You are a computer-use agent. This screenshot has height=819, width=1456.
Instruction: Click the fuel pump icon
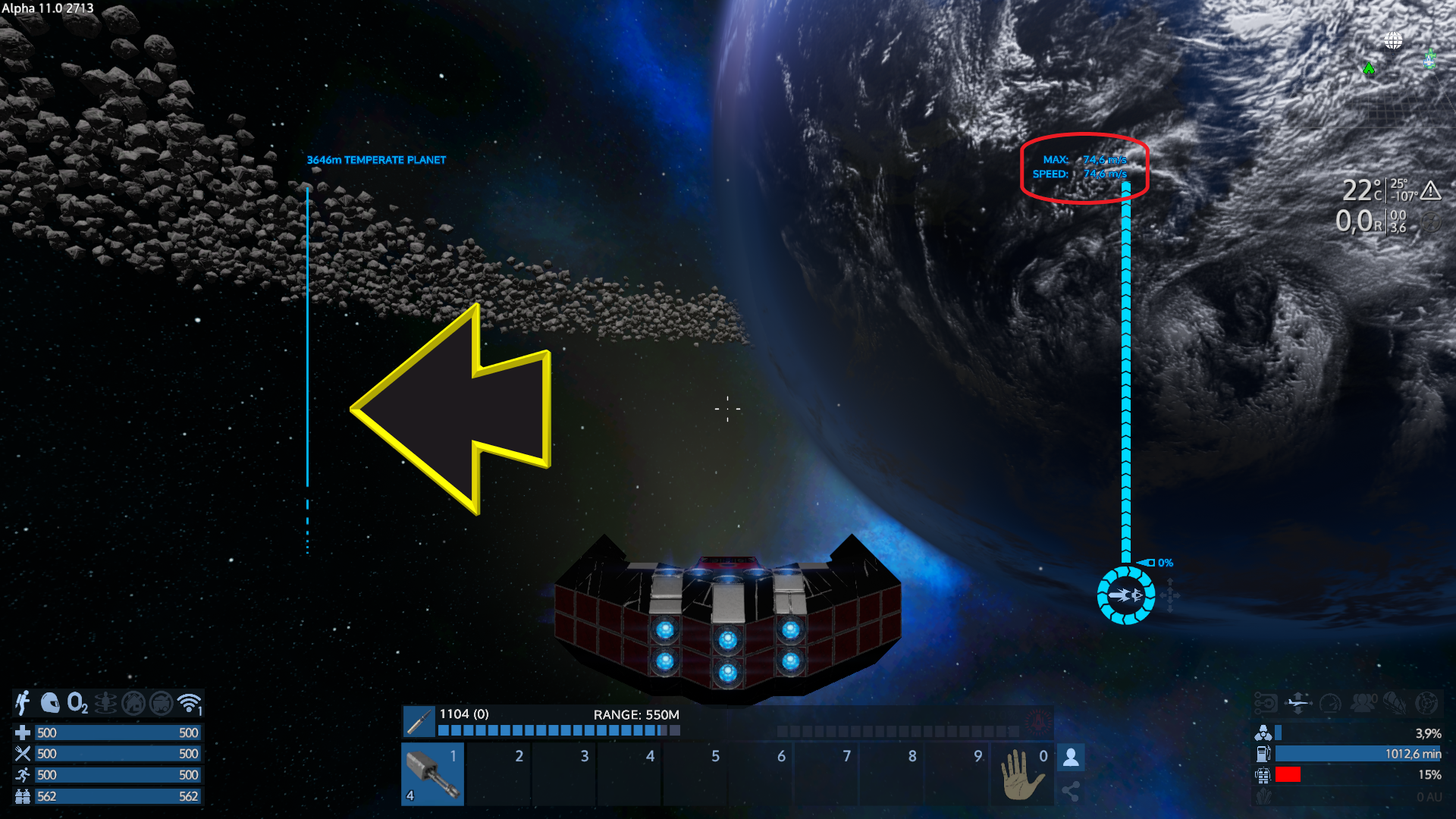[x=1263, y=754]
